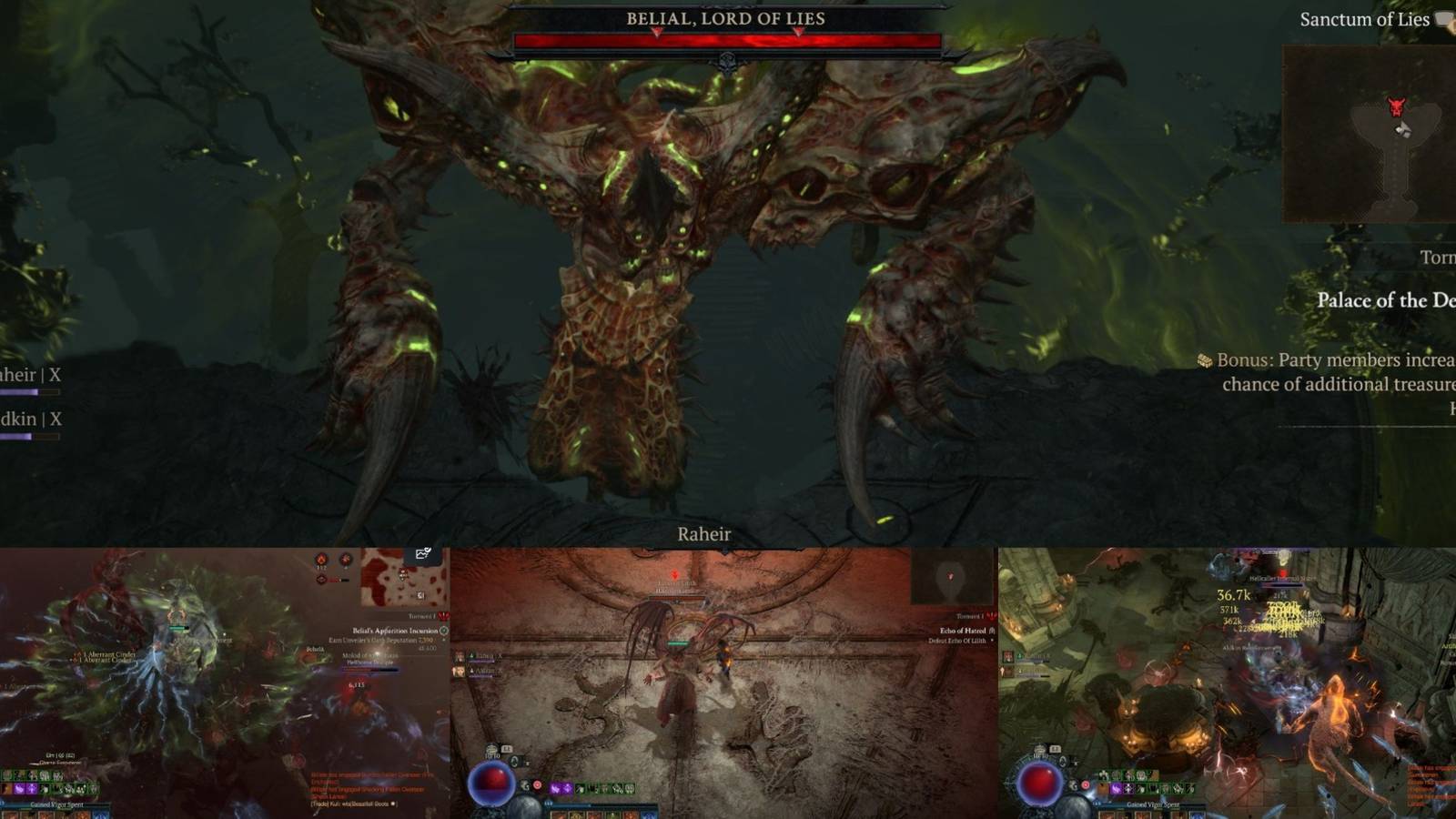Click the fire event icon above the bottom-left minimap

320,560
